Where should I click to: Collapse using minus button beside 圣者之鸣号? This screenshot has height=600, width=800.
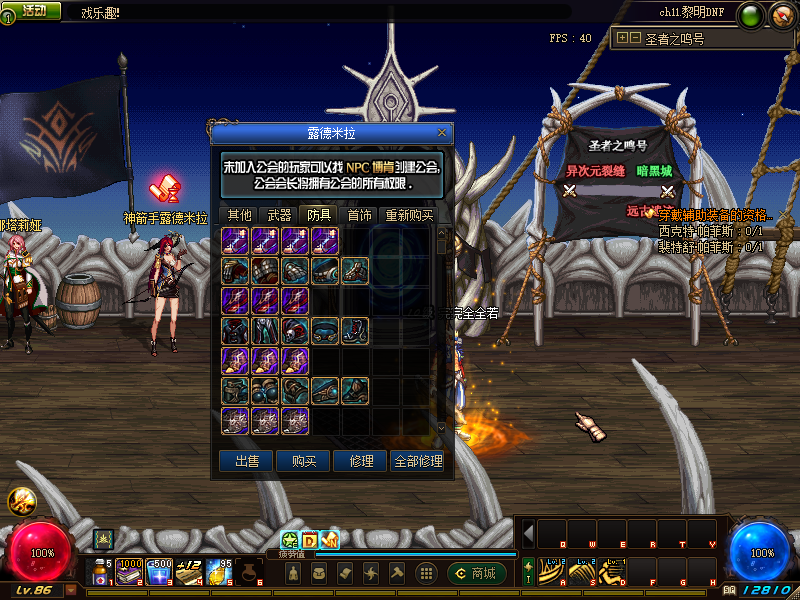point(634,38)
